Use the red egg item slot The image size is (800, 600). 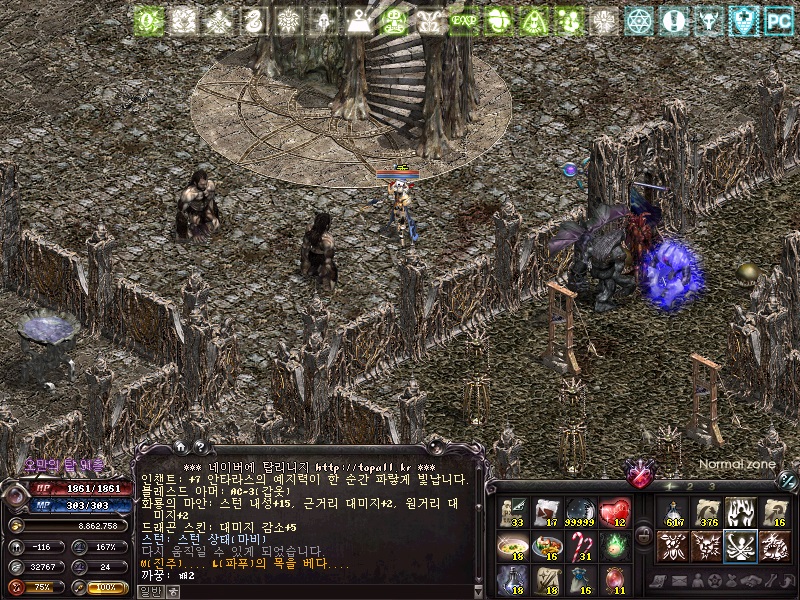(x=614, y=580)
